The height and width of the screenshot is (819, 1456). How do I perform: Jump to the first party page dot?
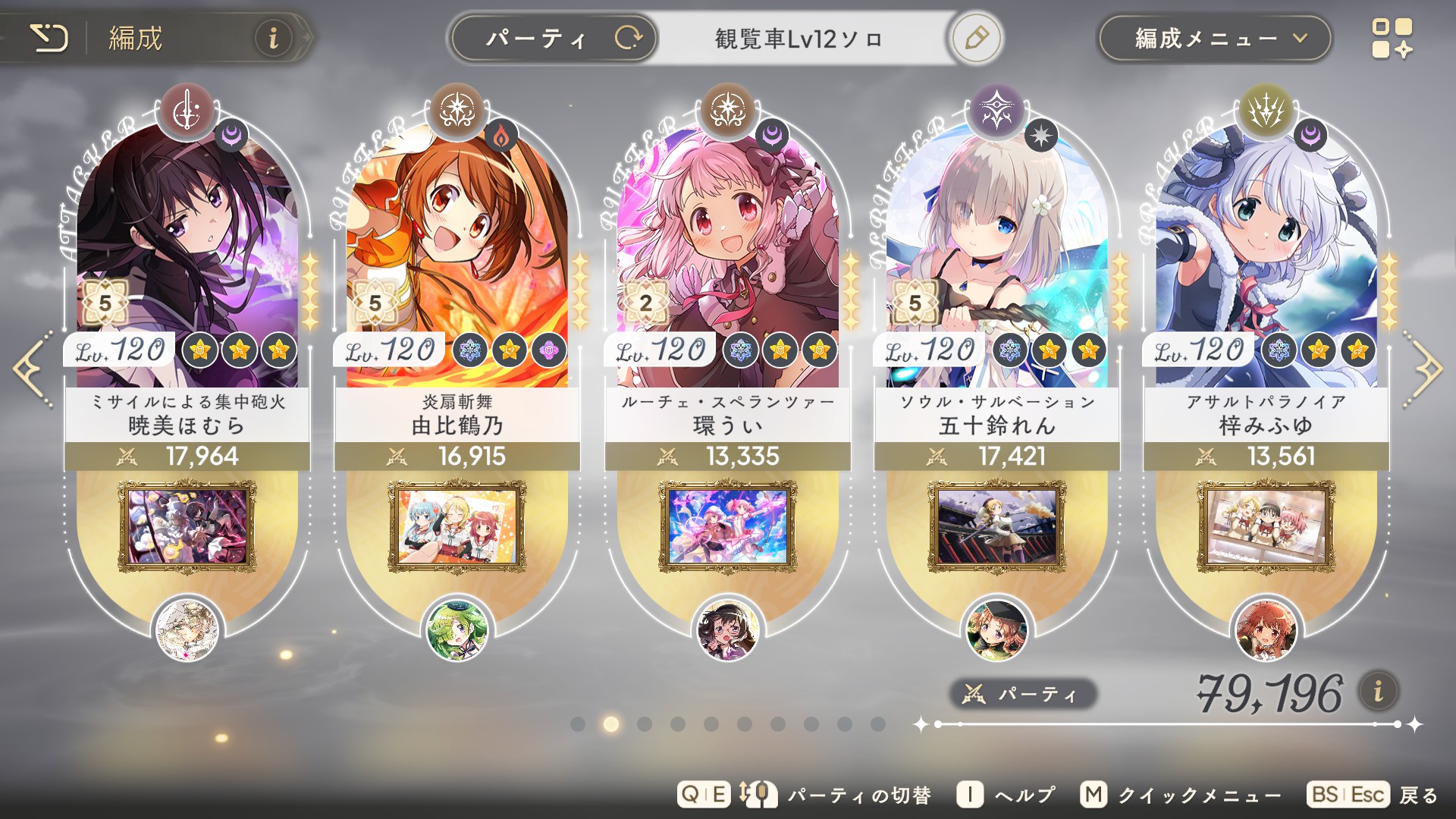click(x=578, y=724)
